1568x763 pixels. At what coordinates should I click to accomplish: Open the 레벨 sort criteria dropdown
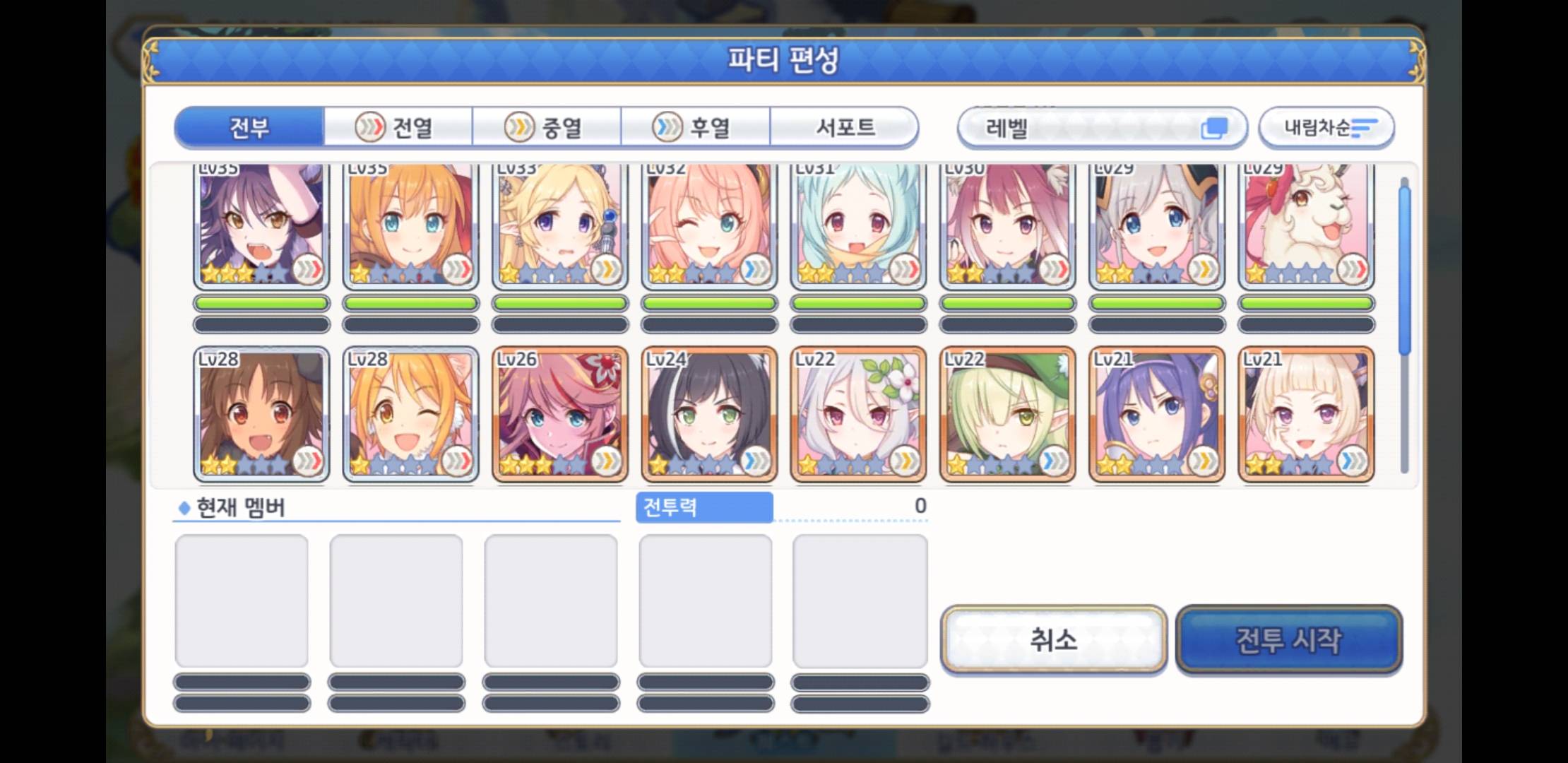1101,128
